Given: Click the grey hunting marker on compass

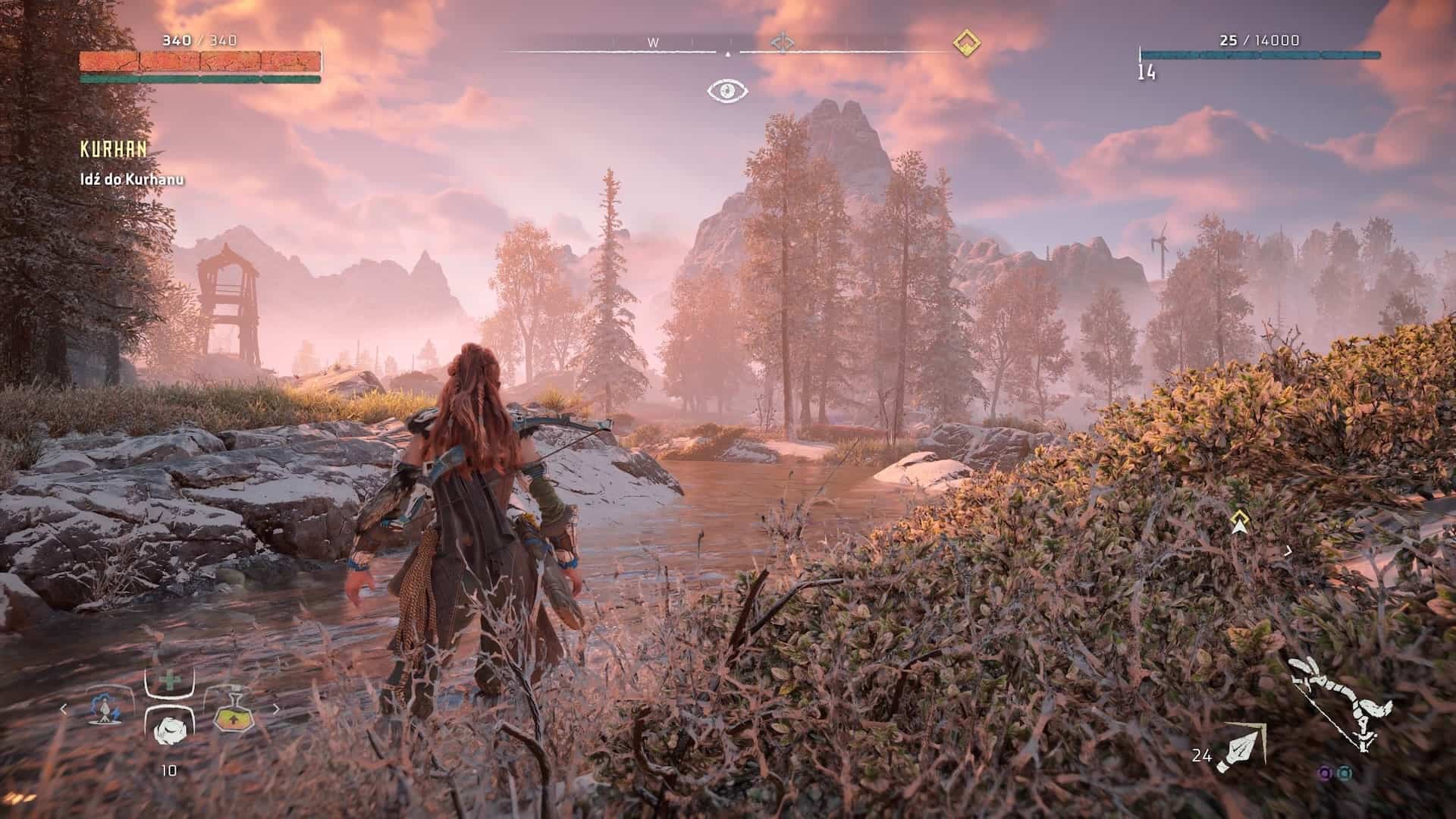Looking at the screenshot, I should [x=780, y=42].
